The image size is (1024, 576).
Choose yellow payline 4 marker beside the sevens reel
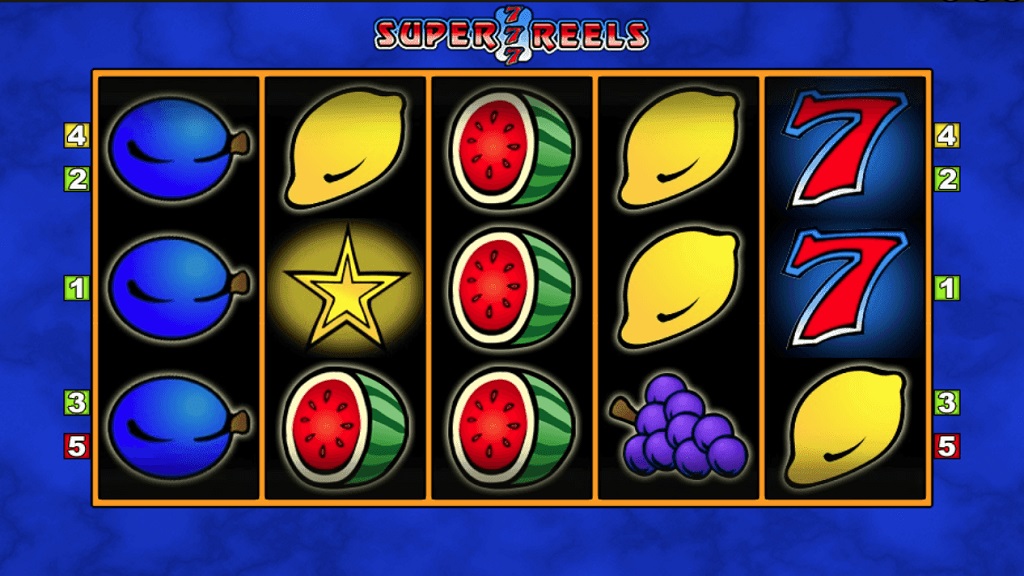[x=946, y=135]
